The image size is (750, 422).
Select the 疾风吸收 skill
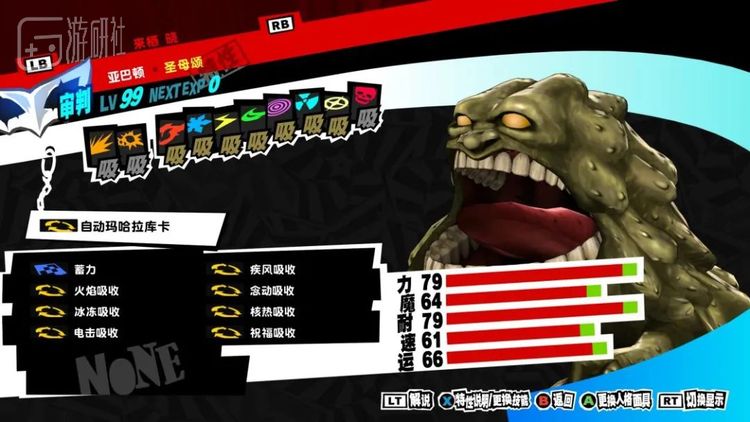point(272,269)
